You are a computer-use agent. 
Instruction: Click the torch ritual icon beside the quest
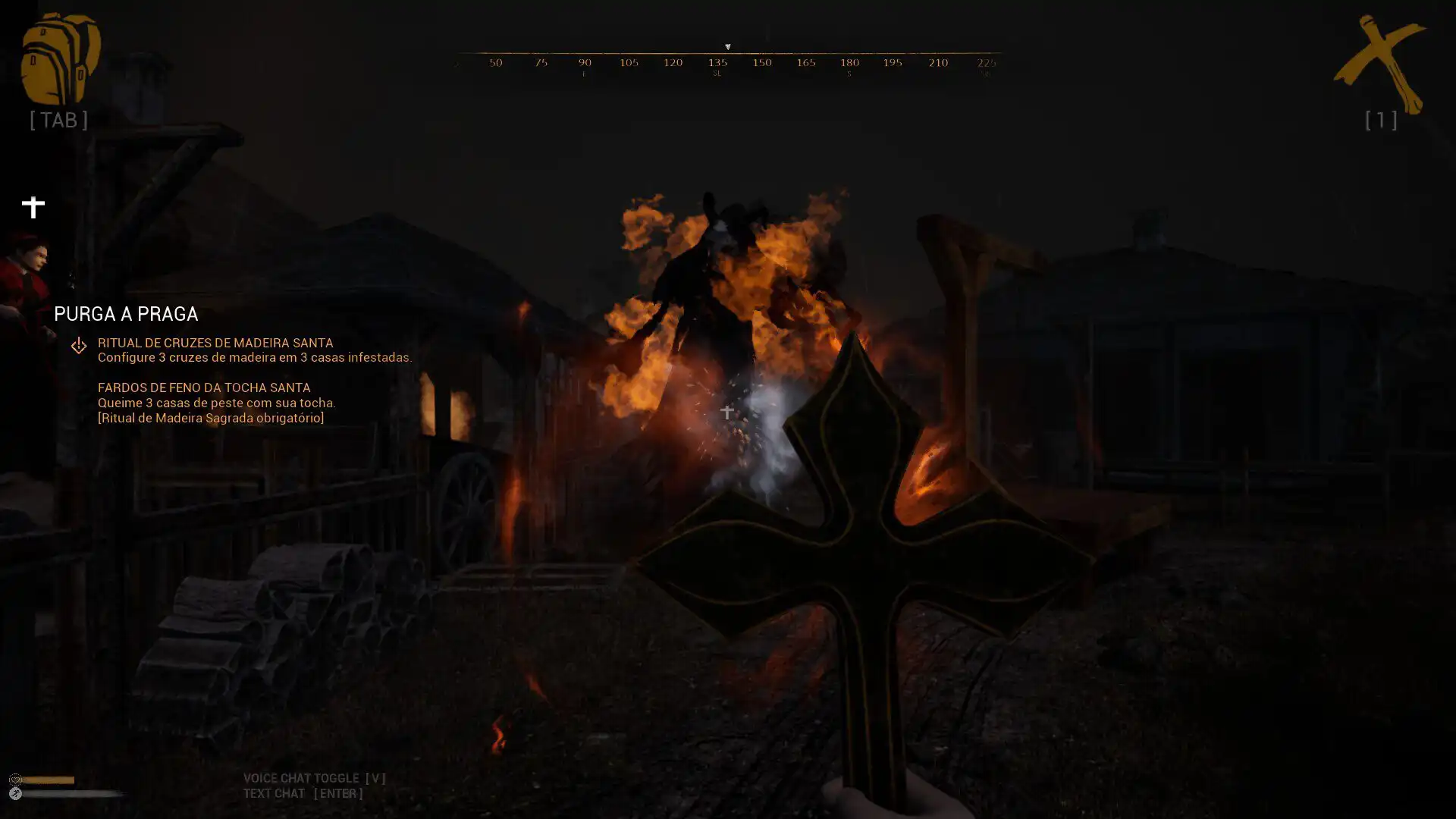click(x=79, y=345)
